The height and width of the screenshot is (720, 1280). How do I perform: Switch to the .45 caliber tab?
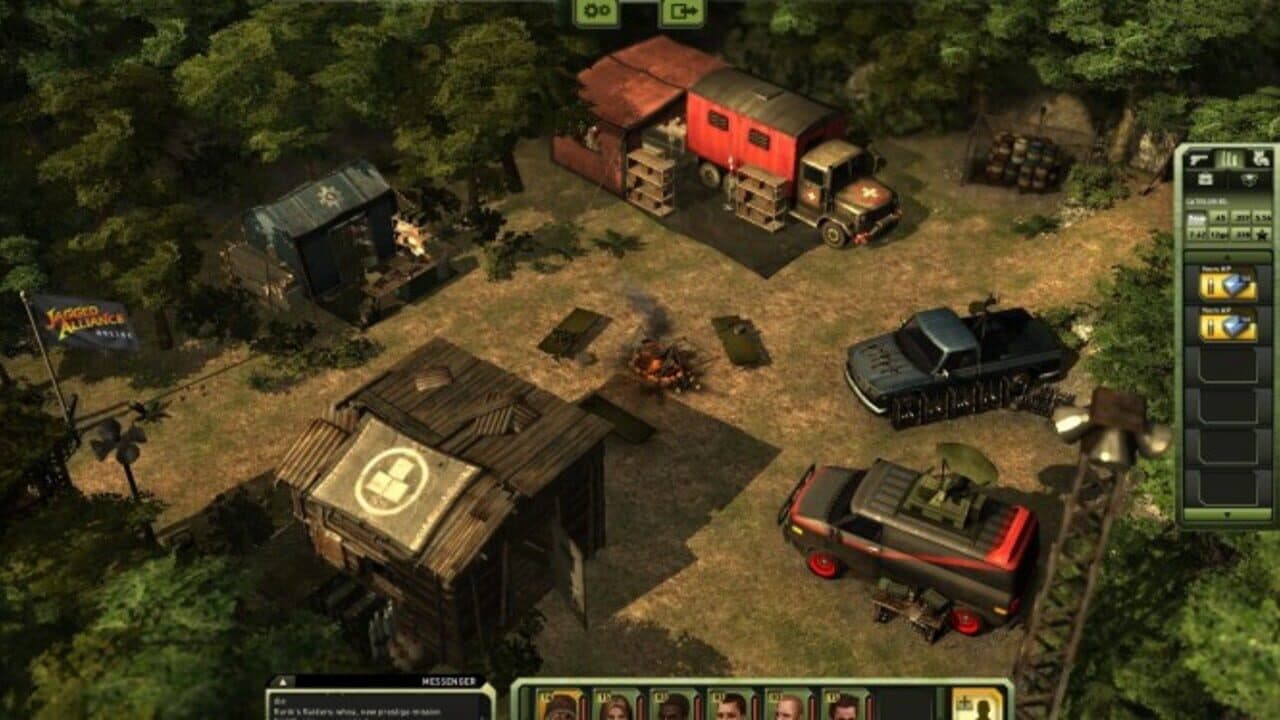1218,216
